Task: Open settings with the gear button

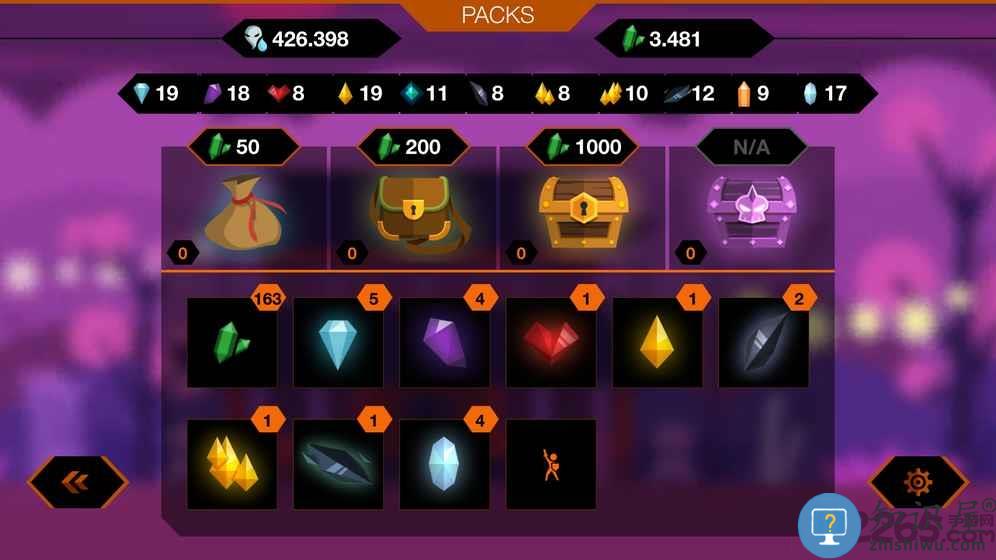Action: [x=917, y=482]
